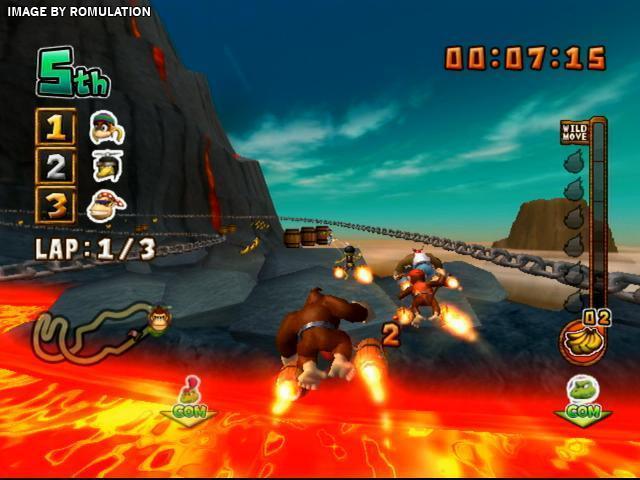Screen dimensions: 640x480
Task: Select the second place racer portrait
Action: click(x=104, y=165)
